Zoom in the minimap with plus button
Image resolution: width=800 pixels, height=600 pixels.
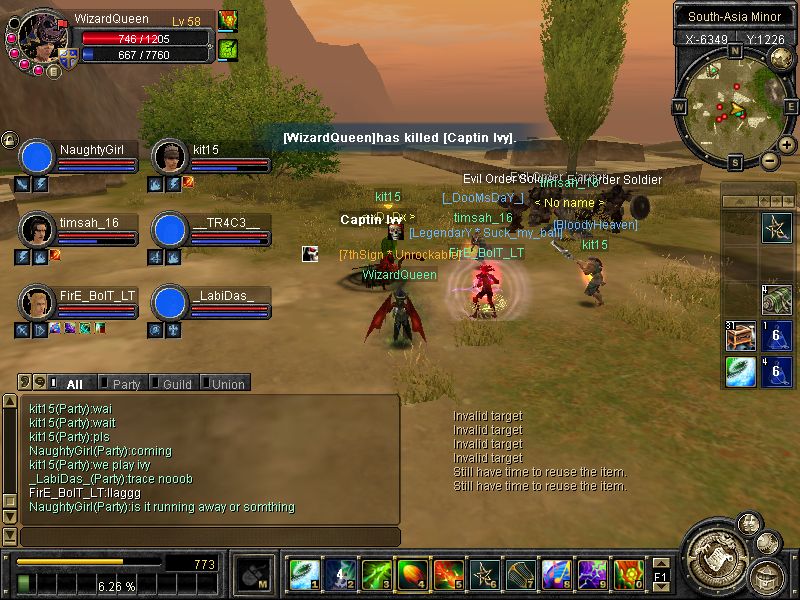pos(788,145)
